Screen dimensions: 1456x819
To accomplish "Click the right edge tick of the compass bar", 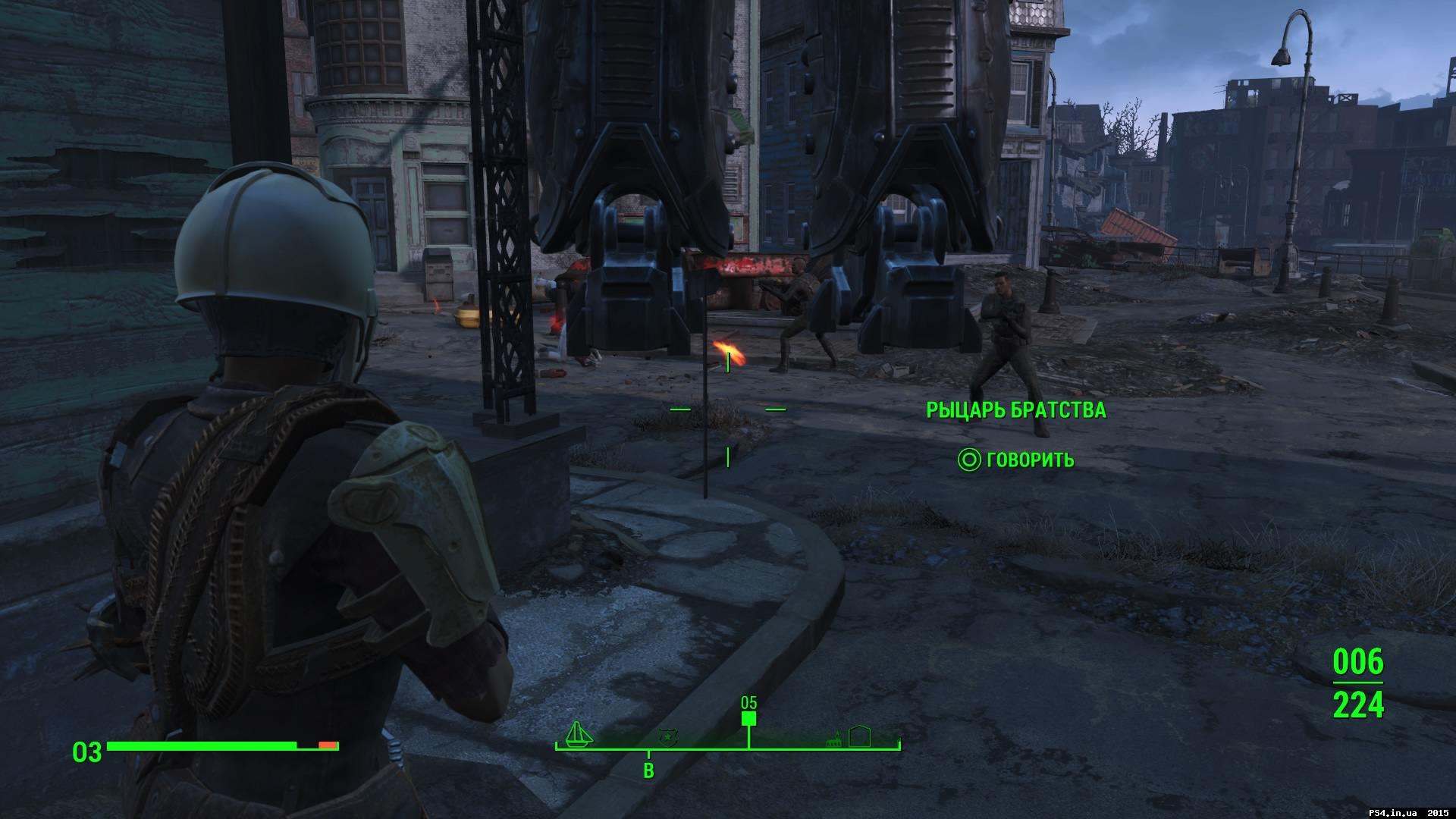I will click(899, 743).
